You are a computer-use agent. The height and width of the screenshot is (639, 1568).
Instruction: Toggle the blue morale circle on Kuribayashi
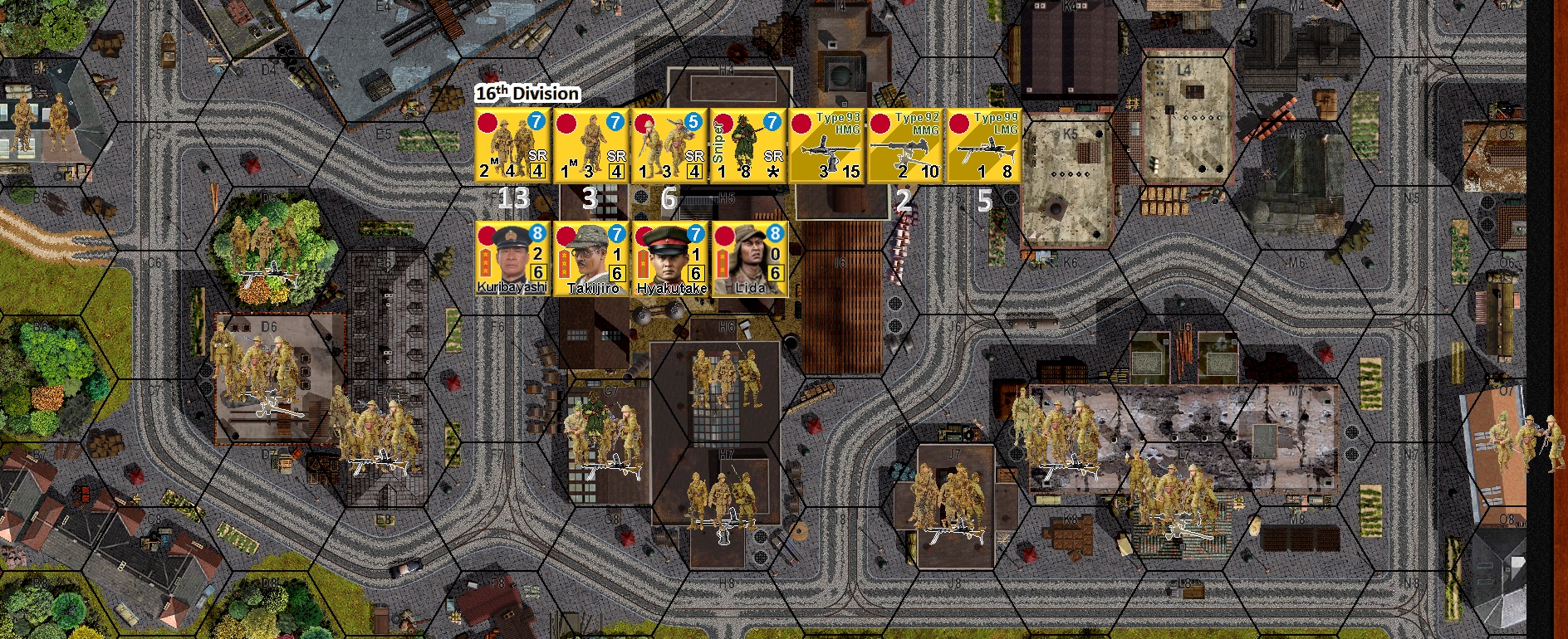tap(536, 237)
